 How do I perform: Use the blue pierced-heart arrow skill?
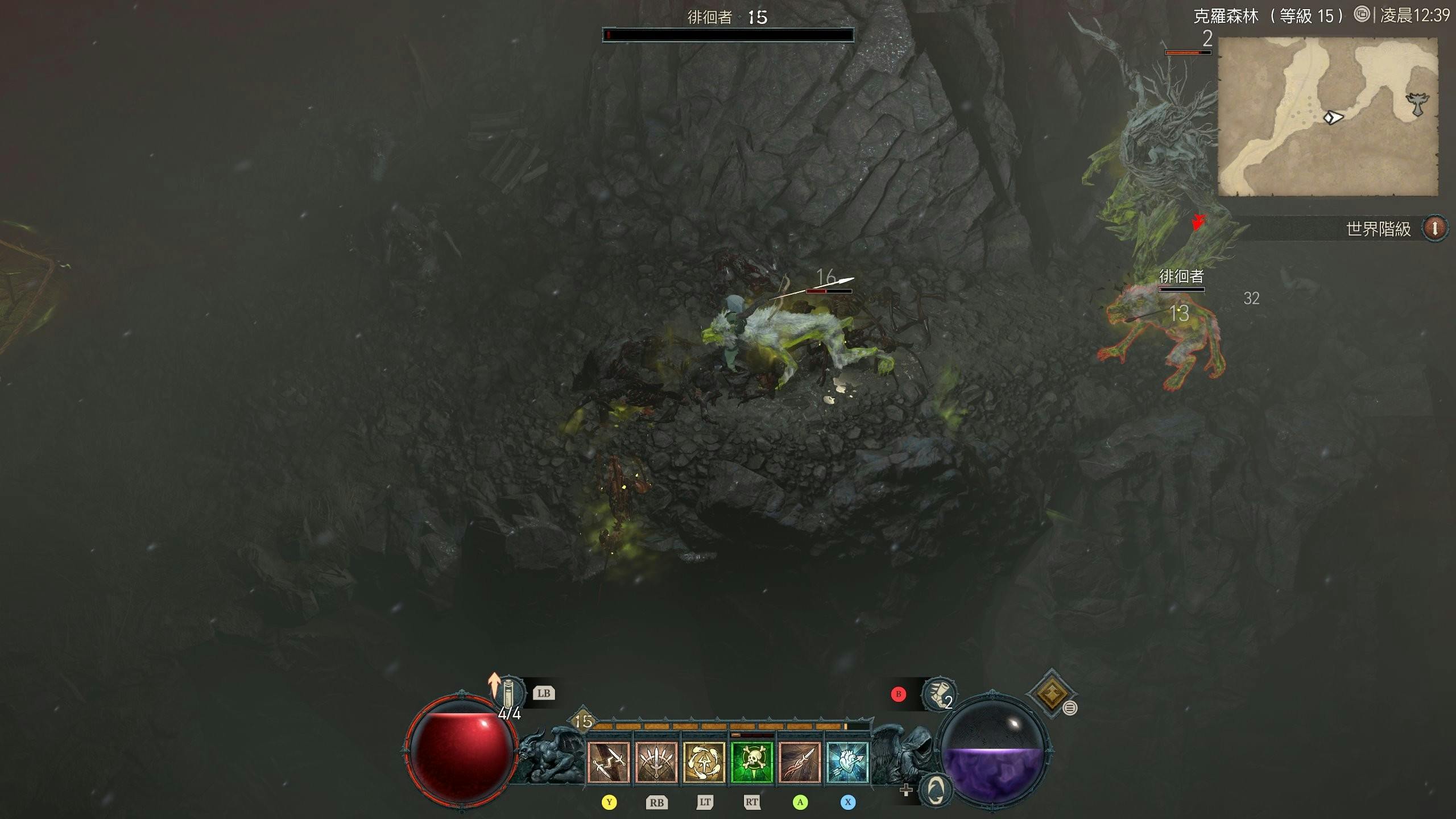(847, 763)
